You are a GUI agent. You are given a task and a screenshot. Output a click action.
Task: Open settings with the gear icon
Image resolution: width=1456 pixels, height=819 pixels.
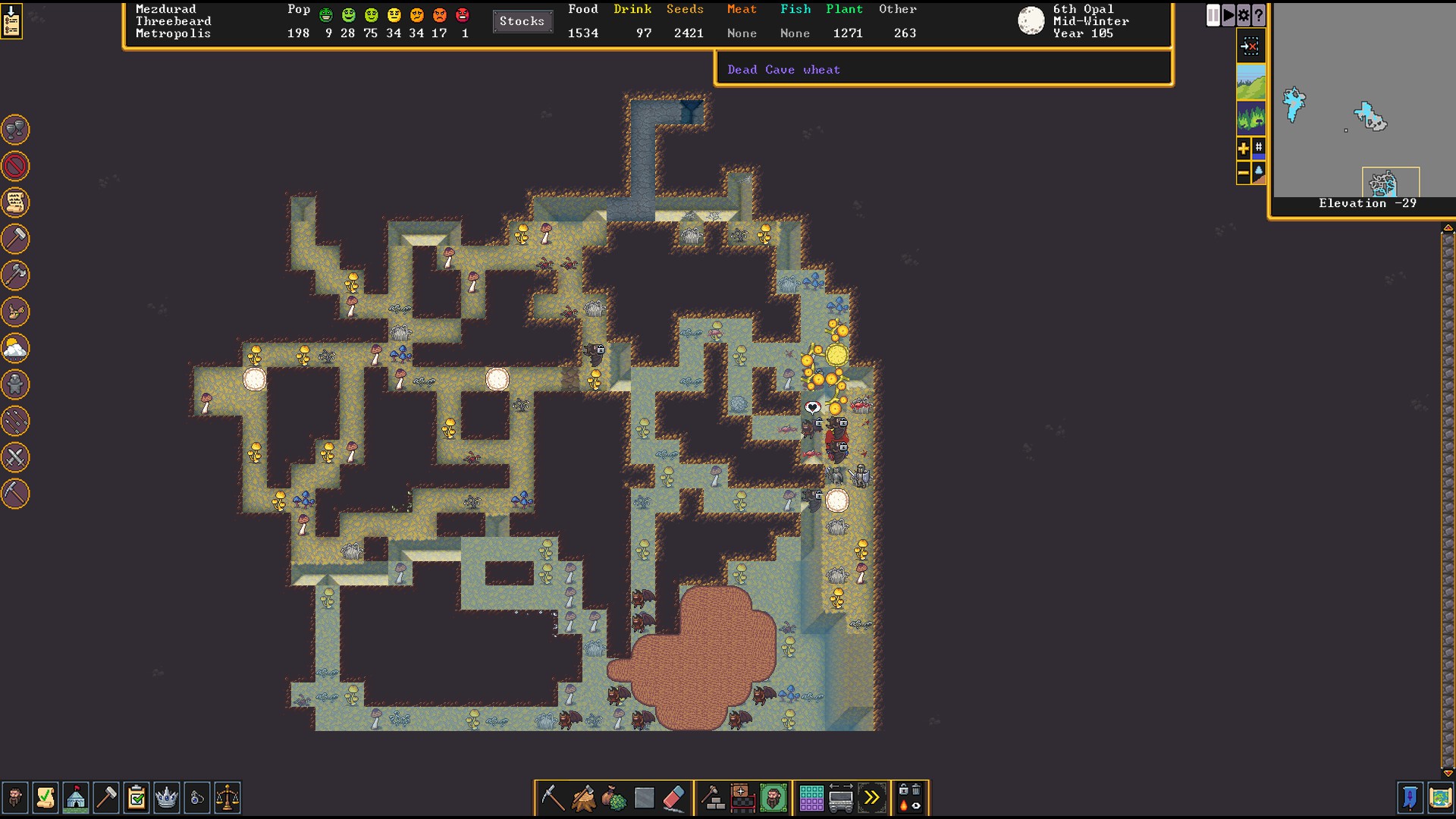click(1244, 15)
